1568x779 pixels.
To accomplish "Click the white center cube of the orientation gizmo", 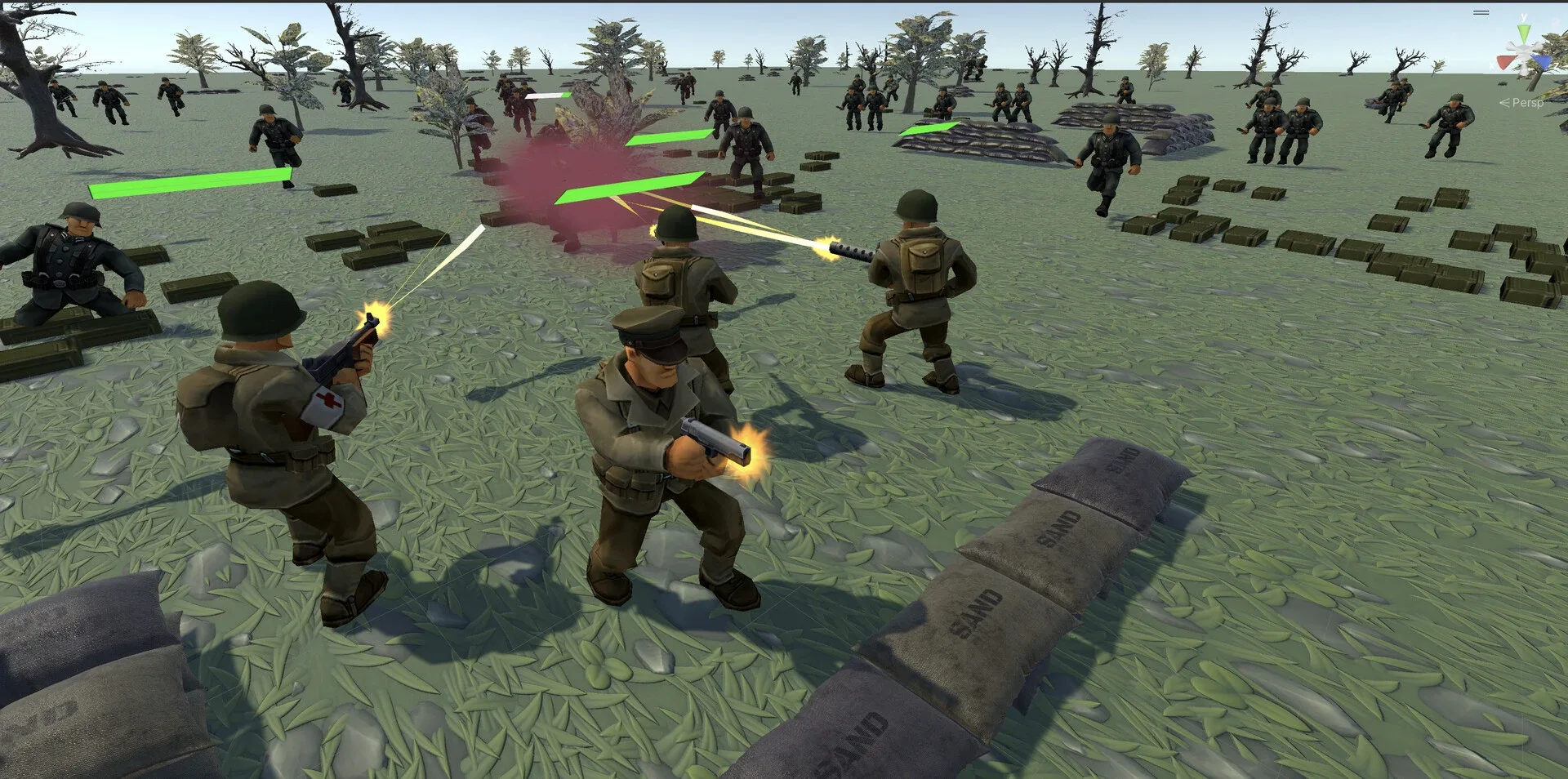I will [x=1525, y=48].
